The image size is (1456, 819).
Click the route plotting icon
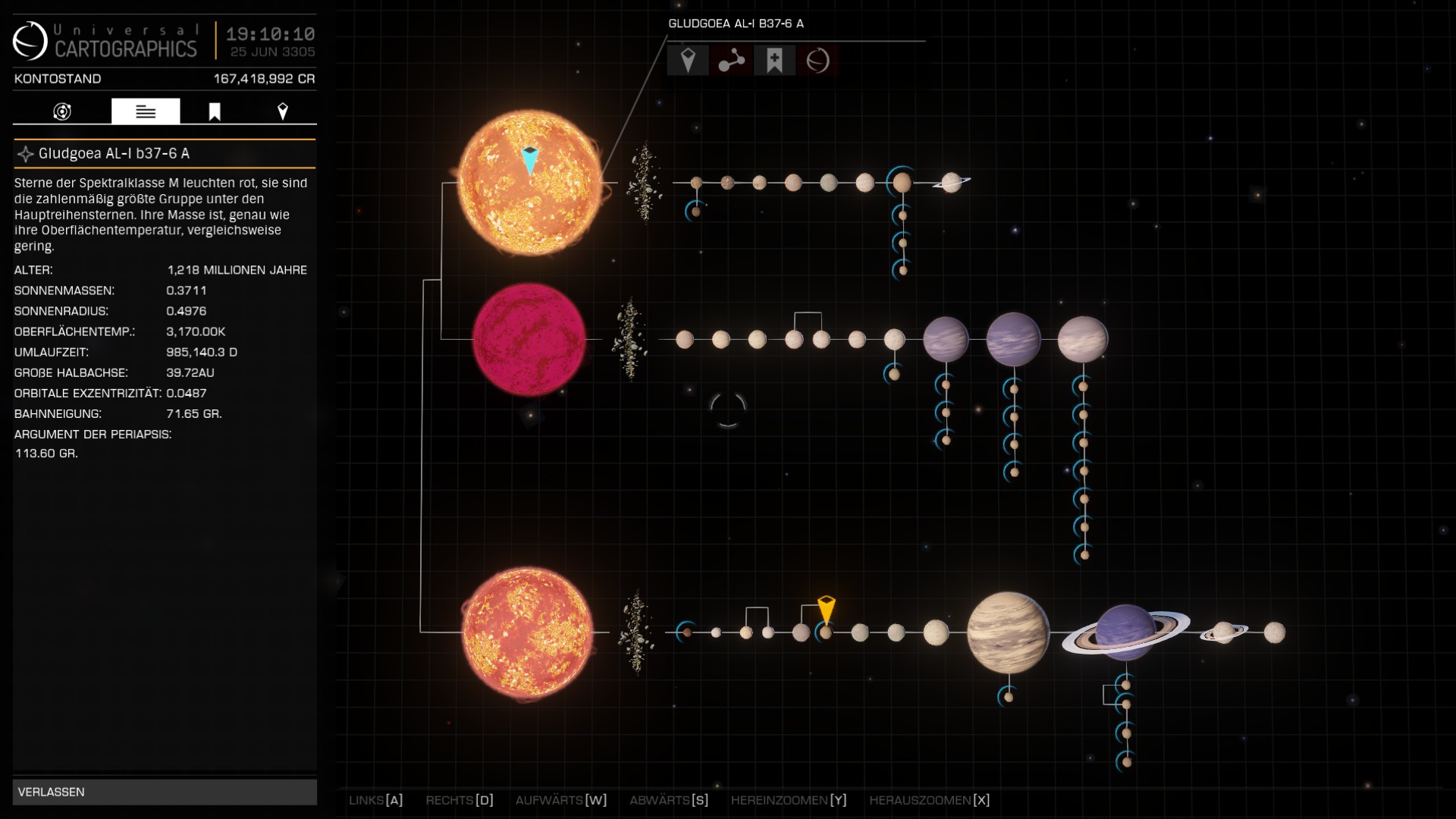731,61
